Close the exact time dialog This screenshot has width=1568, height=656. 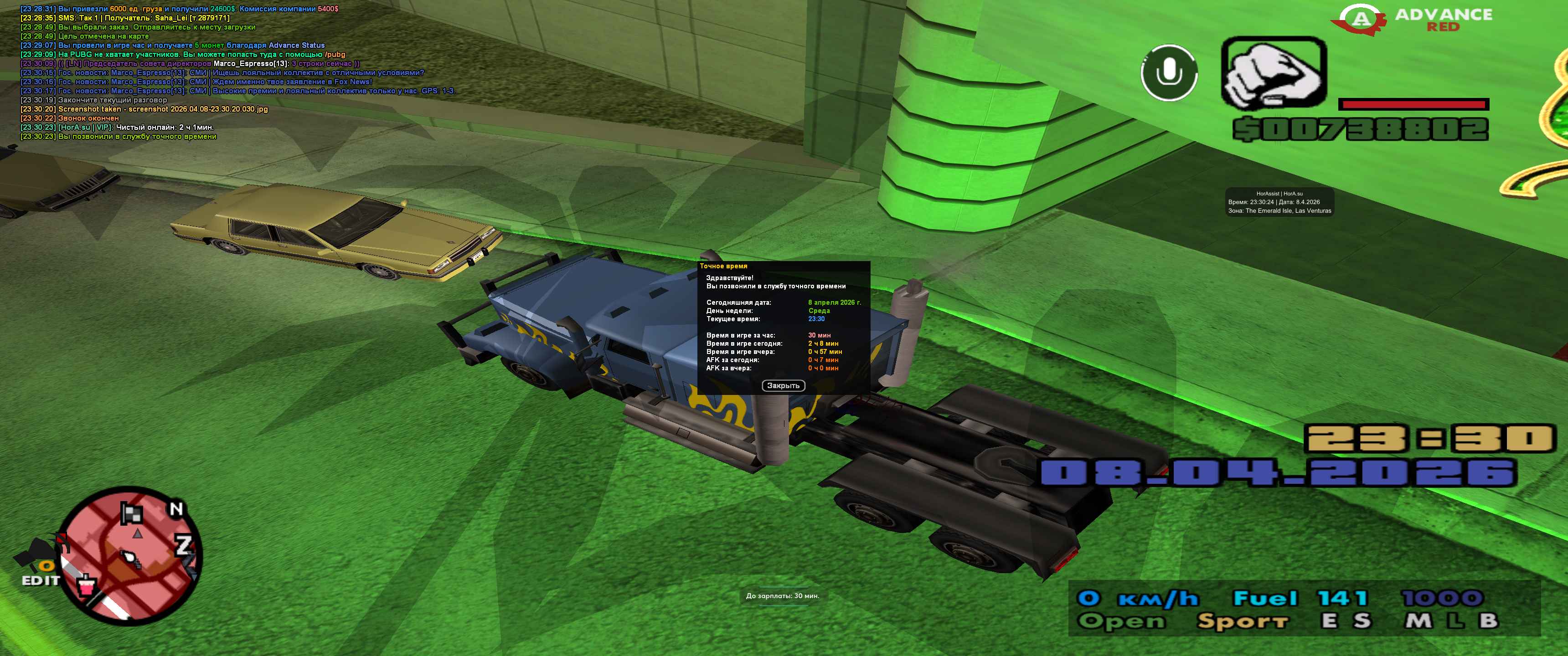click(783, 386)
